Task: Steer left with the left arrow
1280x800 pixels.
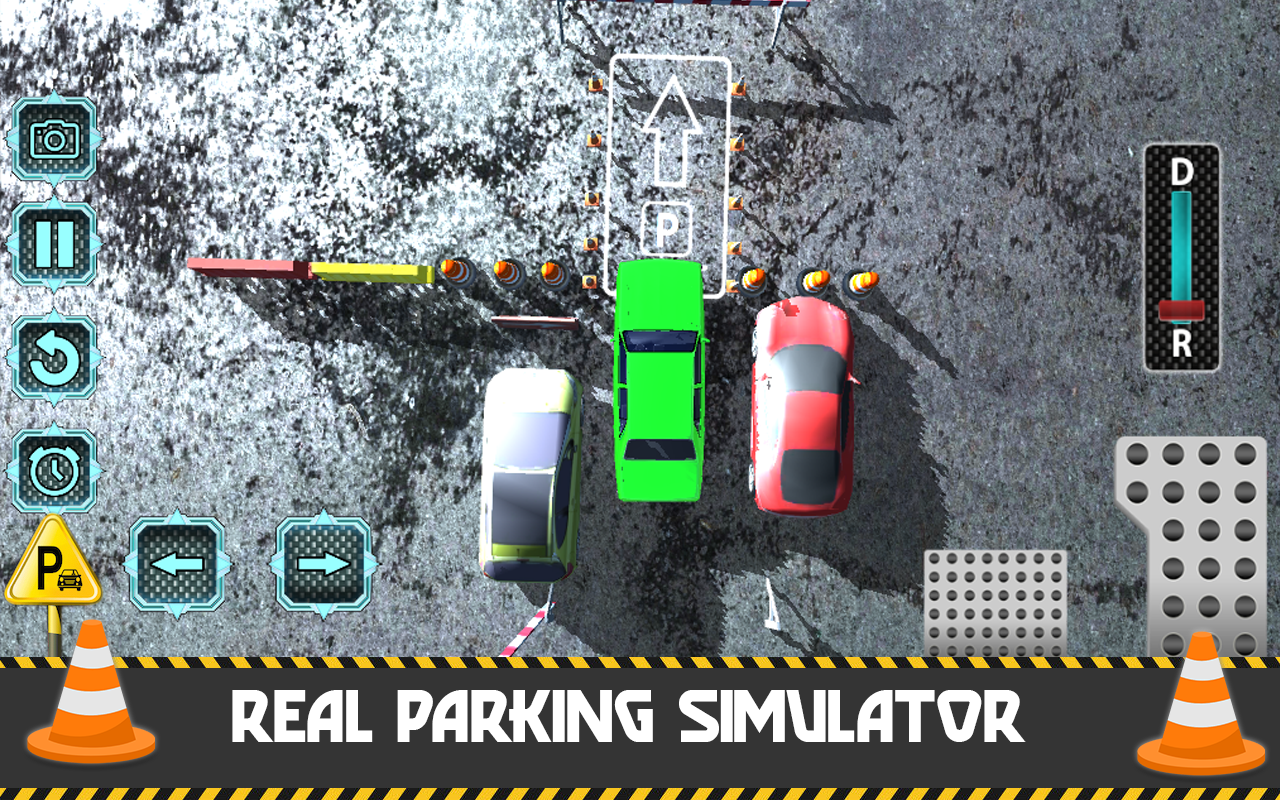Action: (178, 567)
